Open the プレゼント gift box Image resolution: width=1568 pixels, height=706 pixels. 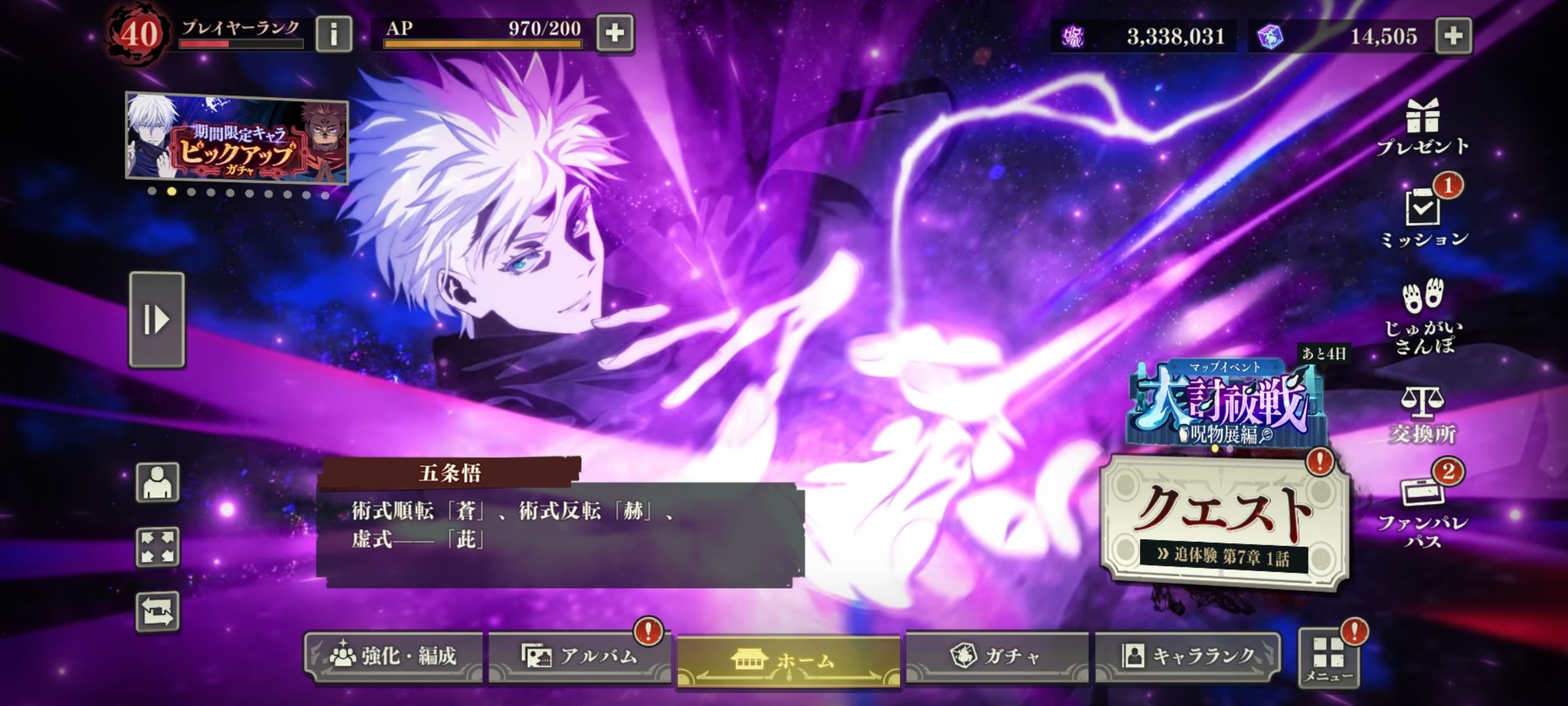click(x=1422, y=127)
